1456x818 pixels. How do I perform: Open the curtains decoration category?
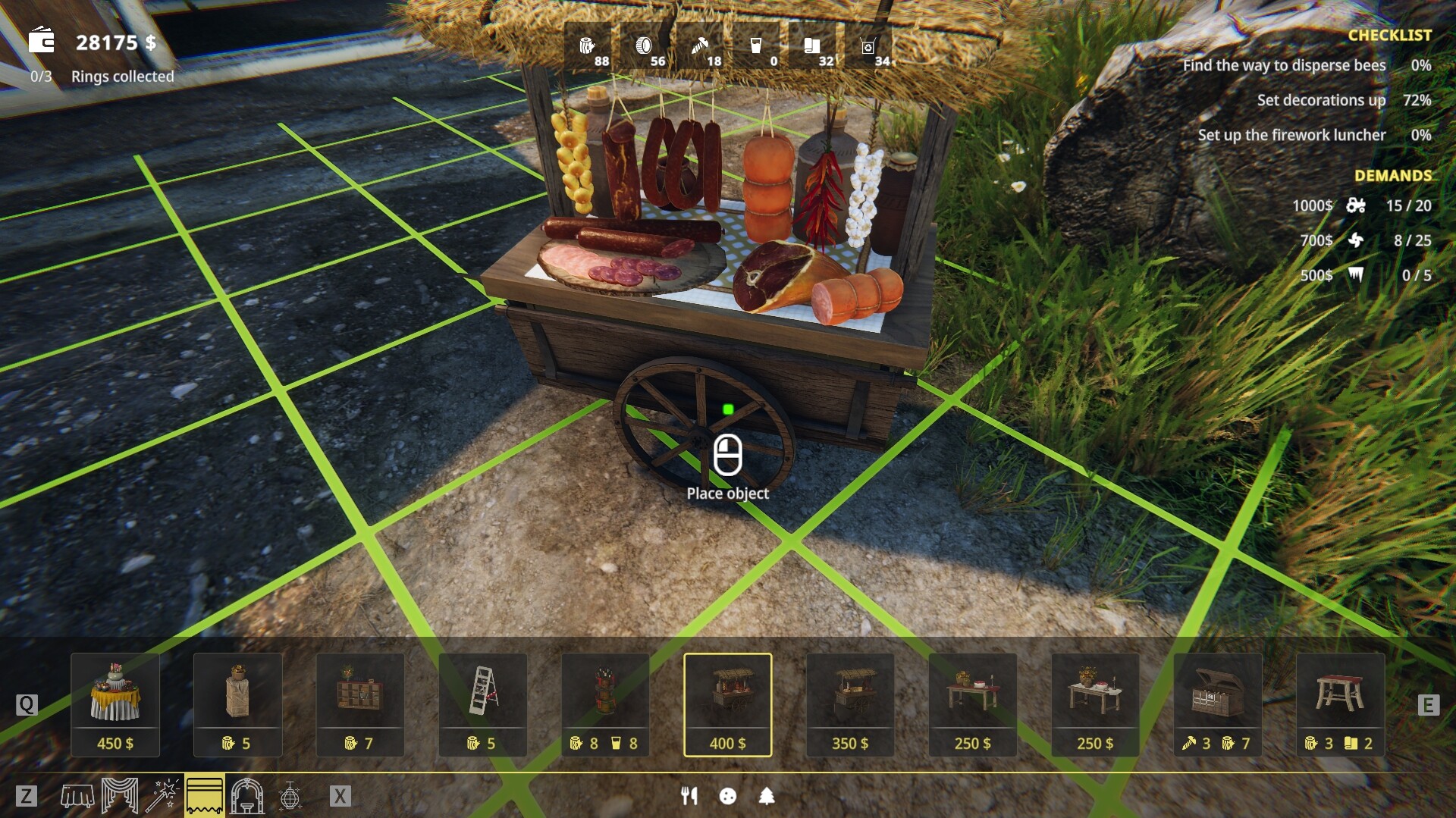pos(120,797)
